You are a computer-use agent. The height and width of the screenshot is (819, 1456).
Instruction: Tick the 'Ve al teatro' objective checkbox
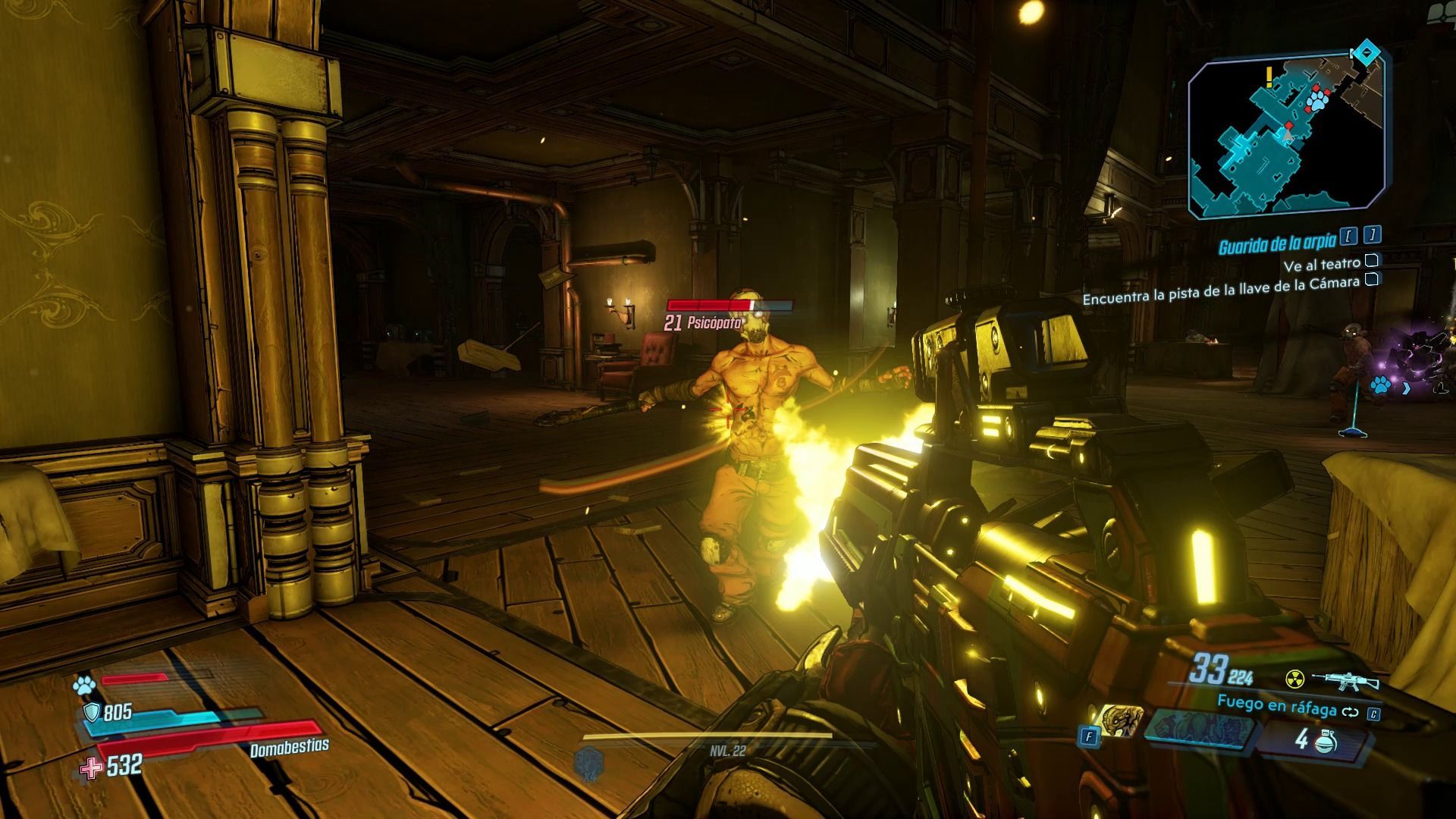pos(1371,262)
